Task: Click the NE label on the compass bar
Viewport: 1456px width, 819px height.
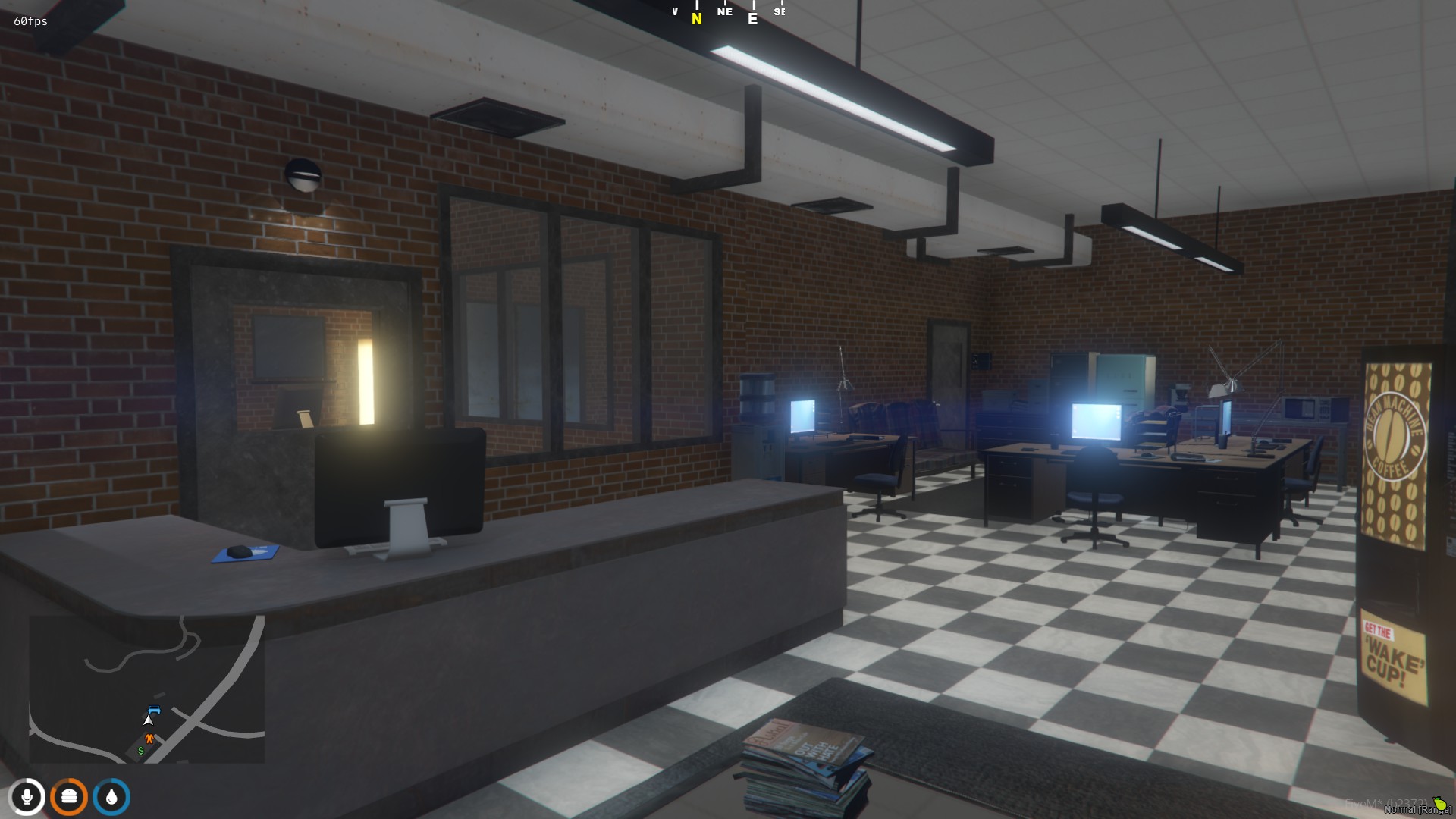Action: (724, 12)
